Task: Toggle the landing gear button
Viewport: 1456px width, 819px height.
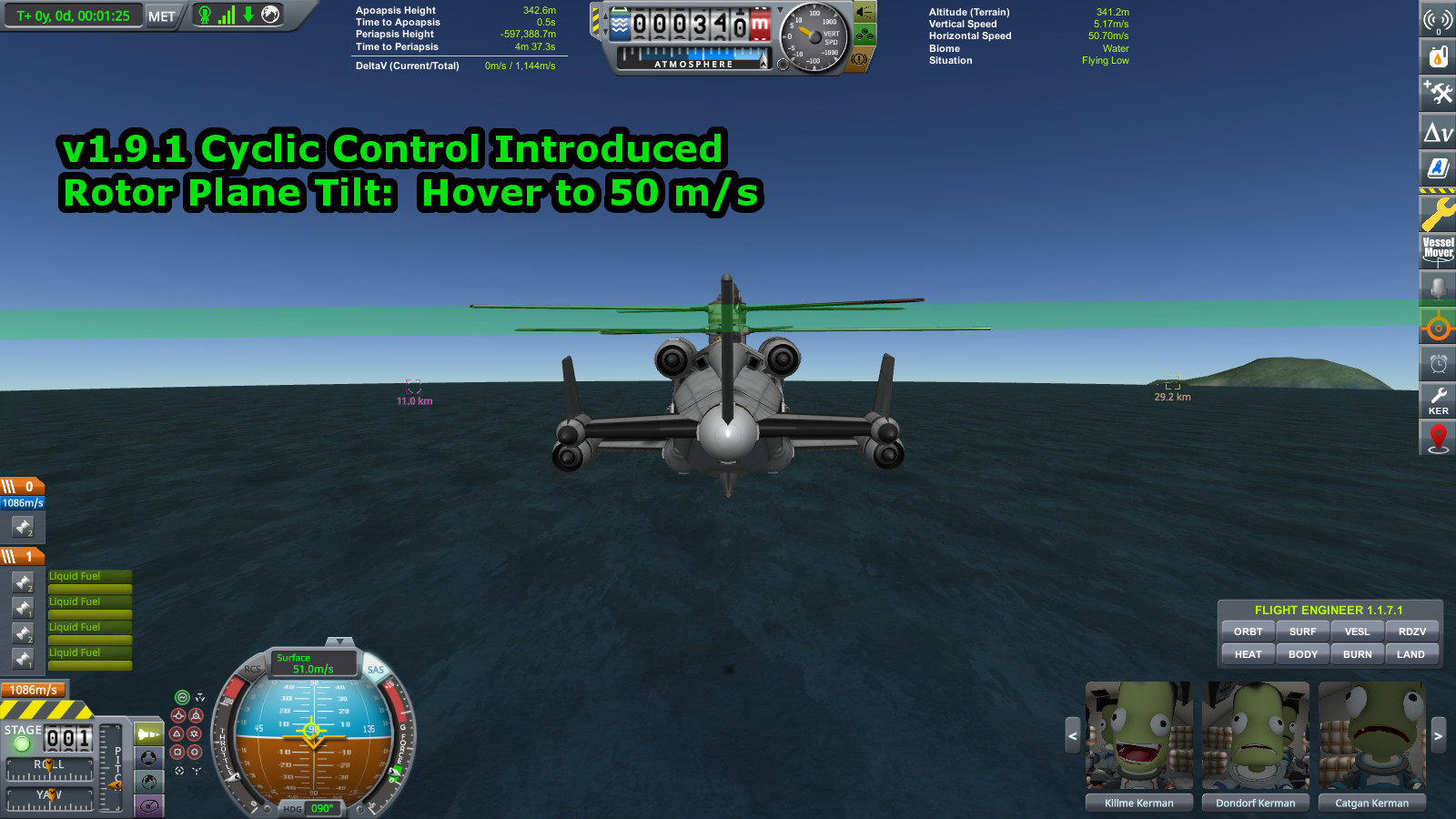Action: click(864, 35)
